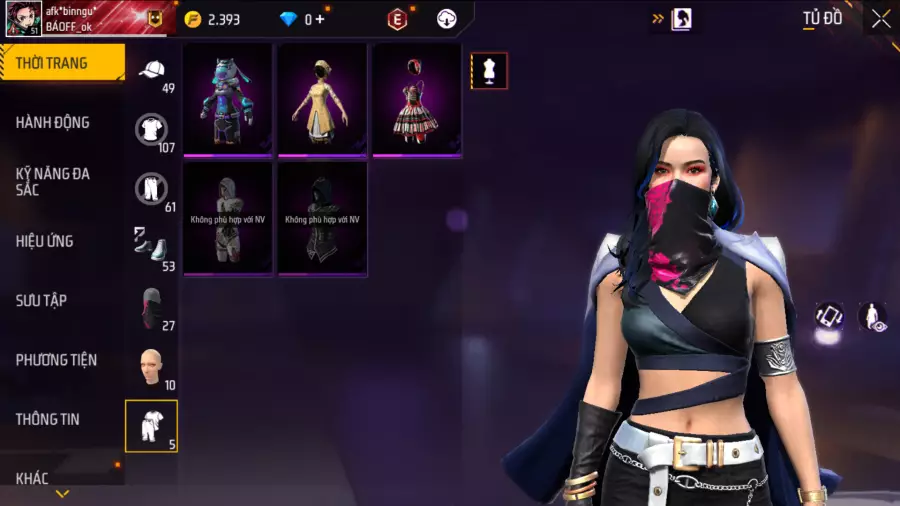Pick the red plaid dress outfit
This screenshot has width=900, height=506.
pos(417,99)
